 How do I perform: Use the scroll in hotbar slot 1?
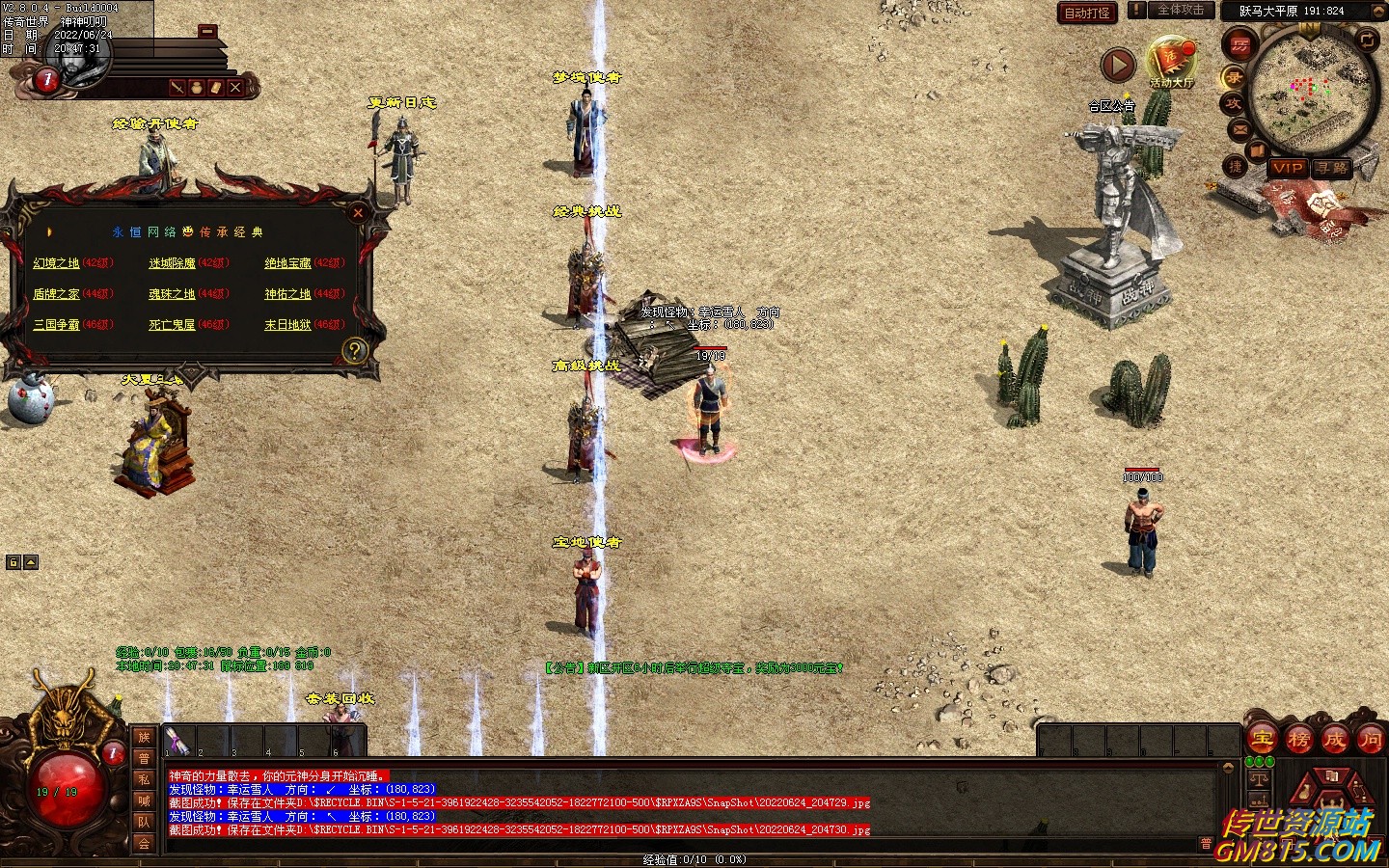[x=177, y=741]
